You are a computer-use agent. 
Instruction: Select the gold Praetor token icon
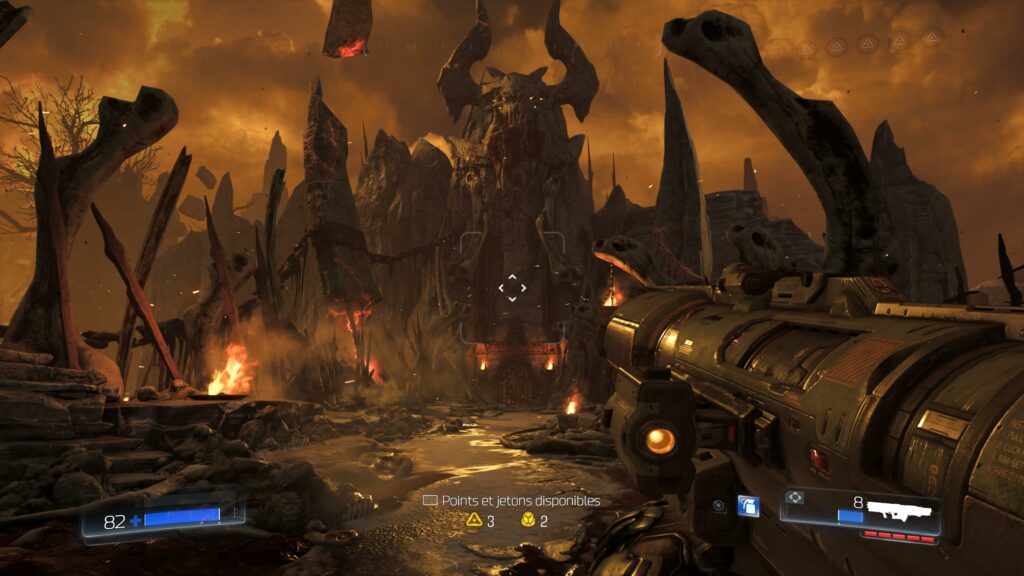point(528,520)
